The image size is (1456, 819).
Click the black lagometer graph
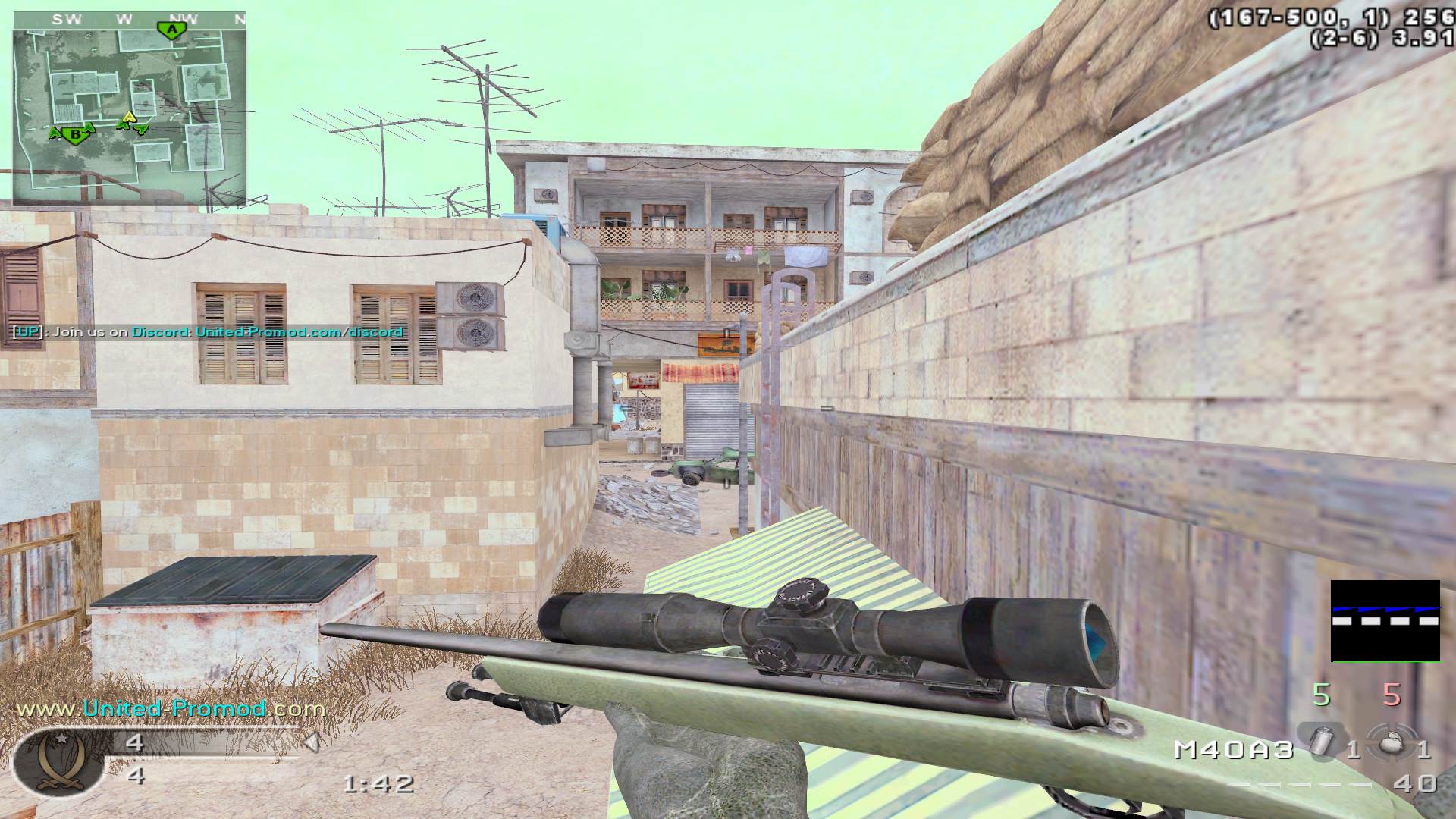point(1385,621)
